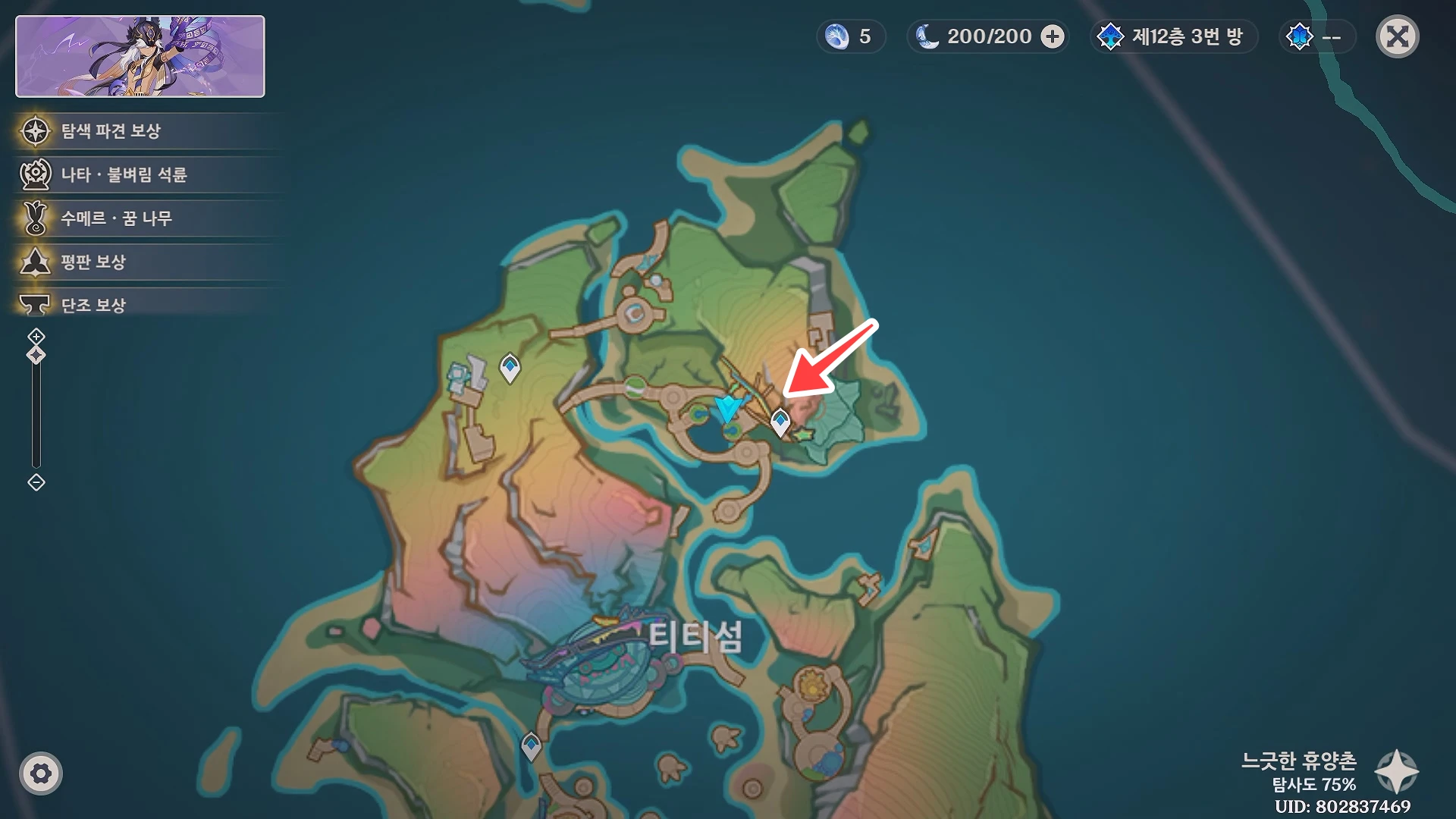1456x819 pixels.
Task: Click the zoom-in diamond above the slider
Action: click(36, 334)
